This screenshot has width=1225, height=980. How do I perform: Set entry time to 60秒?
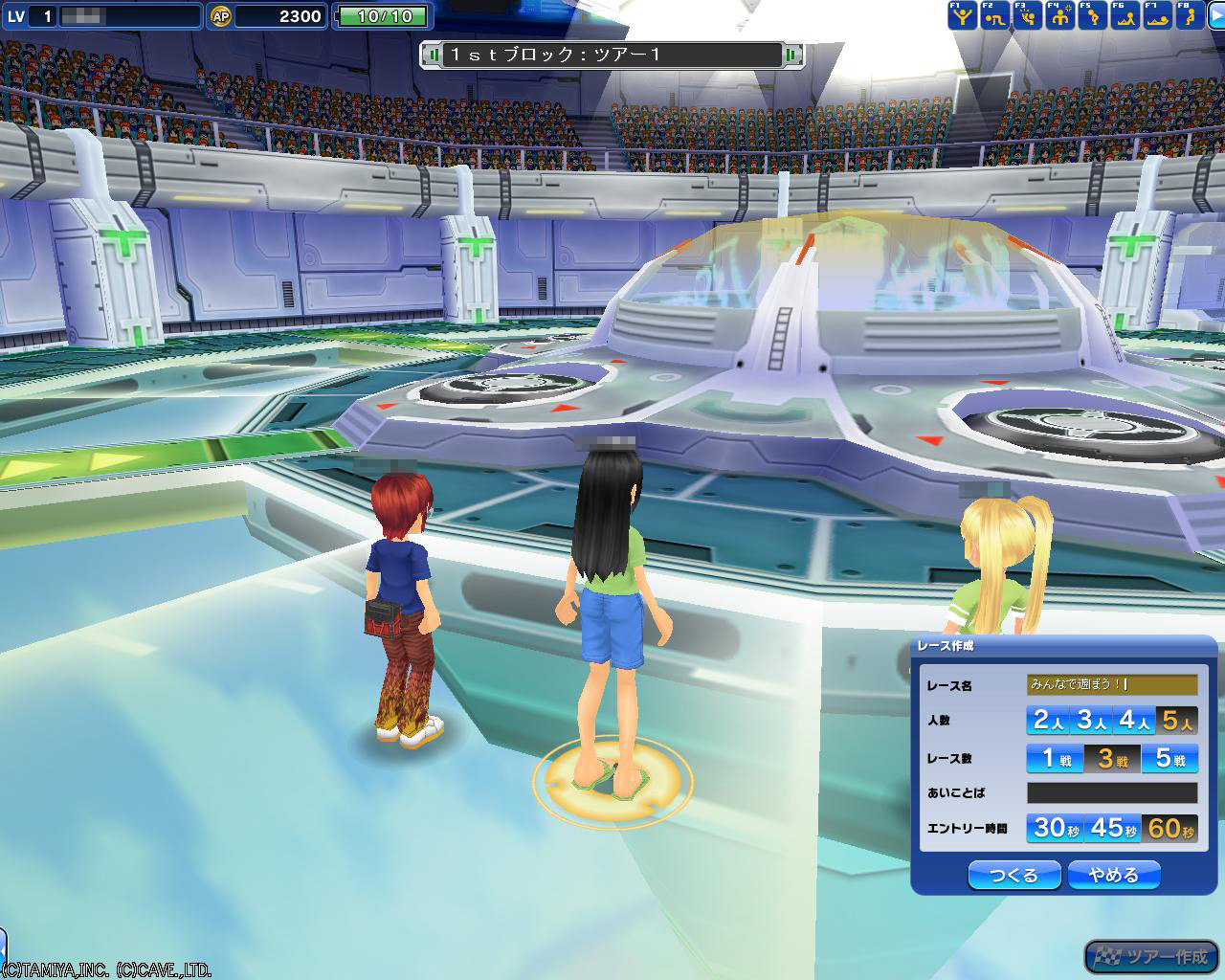pyautogui.click(x=1169, y=828)
